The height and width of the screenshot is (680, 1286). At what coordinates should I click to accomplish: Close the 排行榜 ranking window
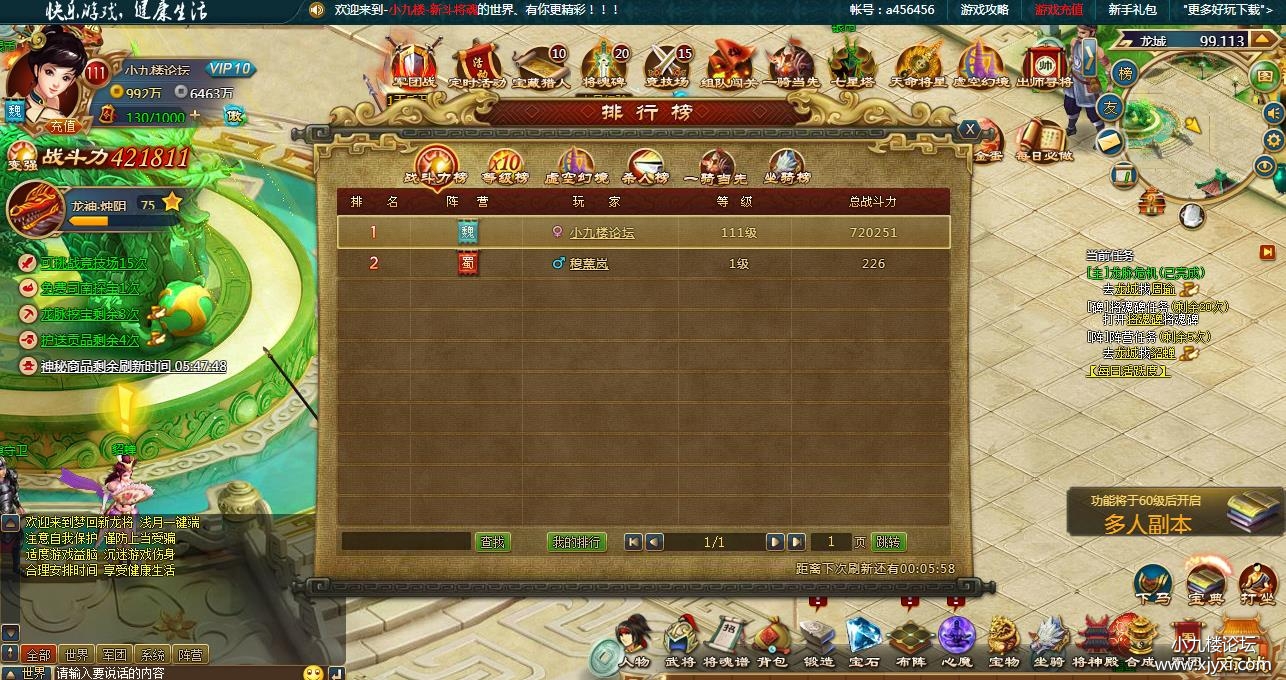[x=968, y=129]
